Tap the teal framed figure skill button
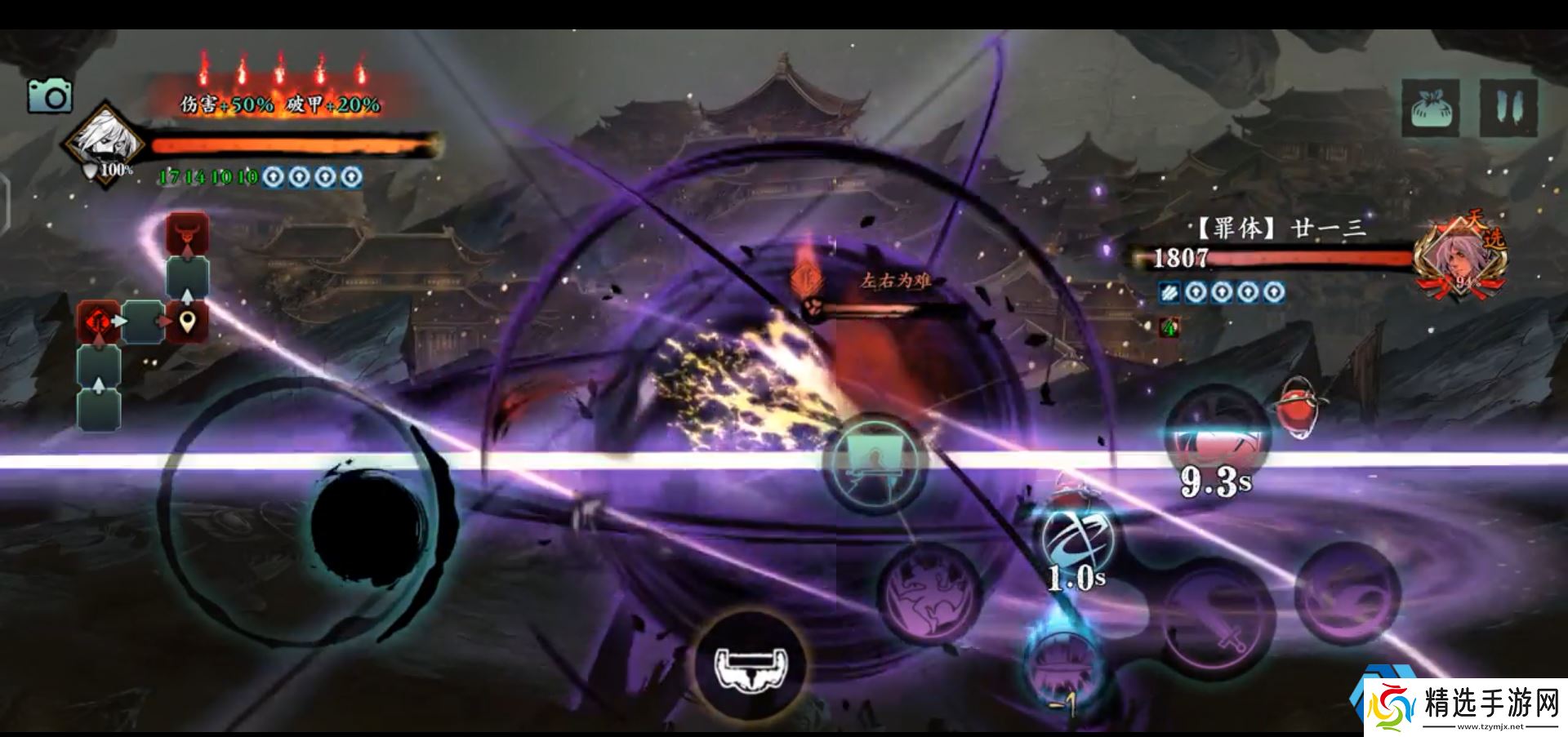 tap(873, 461)
